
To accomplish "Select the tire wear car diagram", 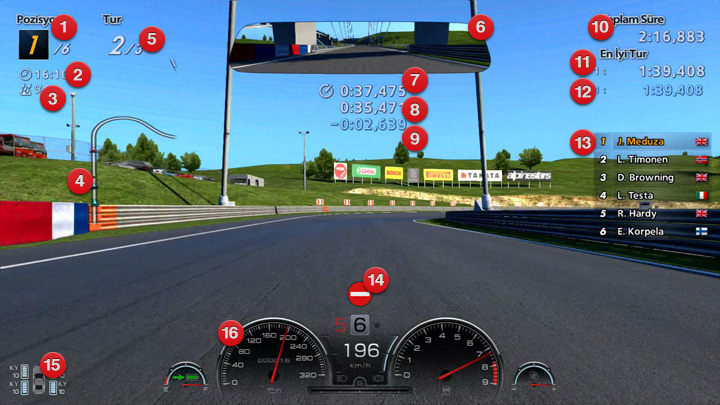I will point(39,381).
